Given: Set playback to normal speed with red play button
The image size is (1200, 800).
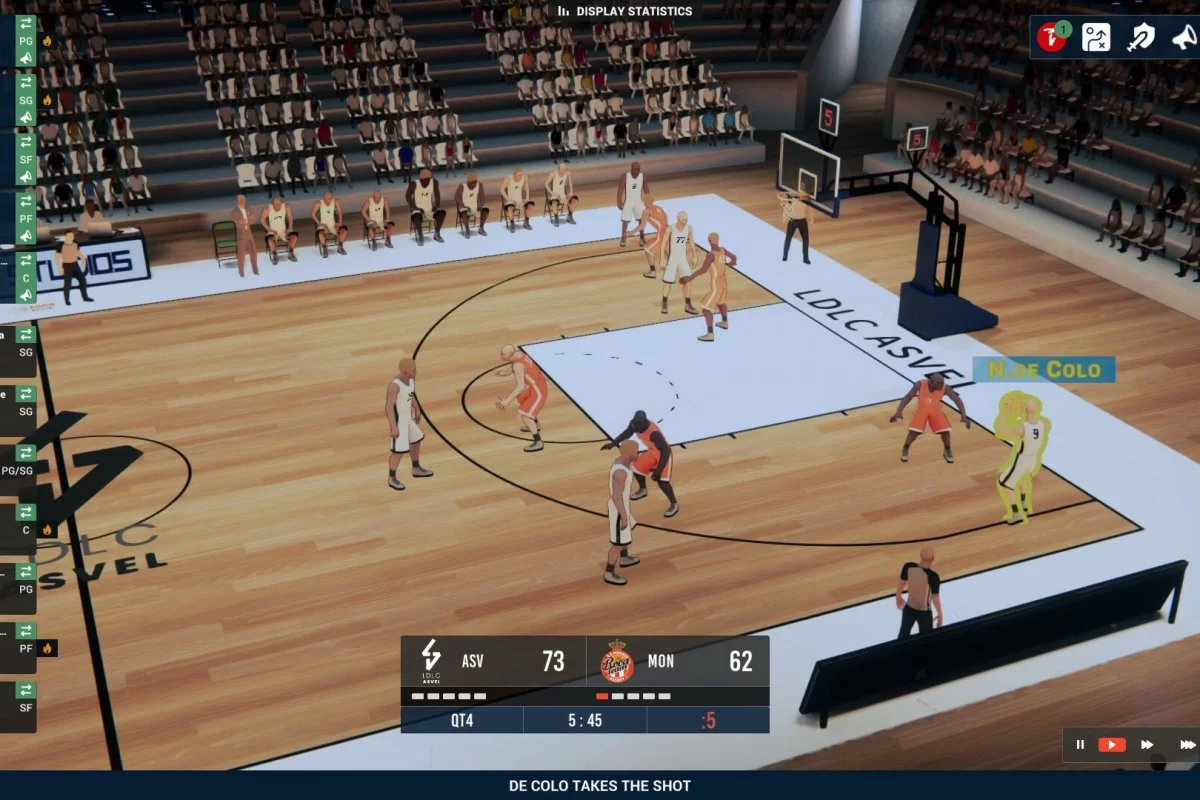Looking at the screenshot, I should 1112,744.
